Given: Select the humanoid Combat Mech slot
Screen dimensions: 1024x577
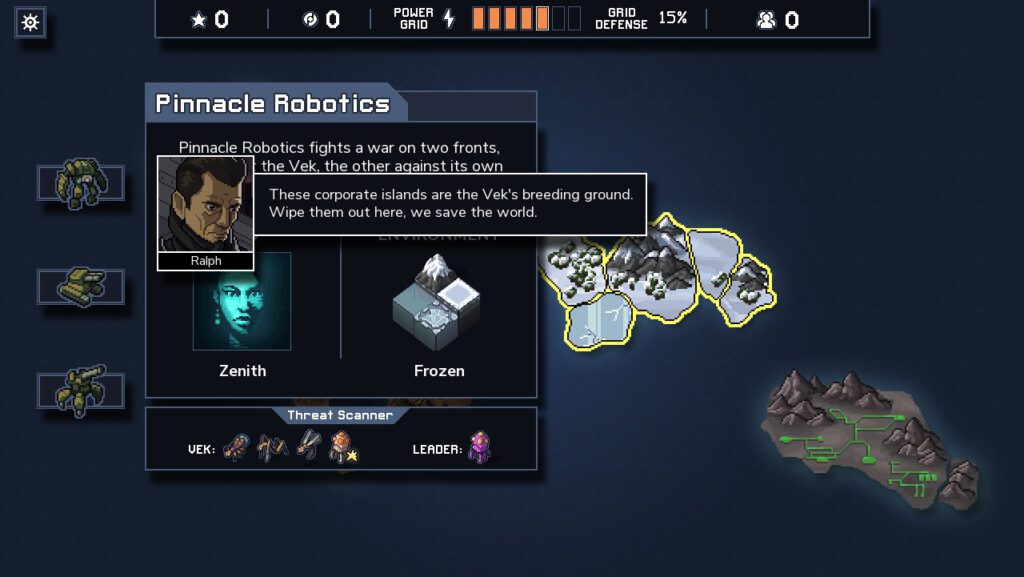Looking at the screenshot, I should point(81,183).
